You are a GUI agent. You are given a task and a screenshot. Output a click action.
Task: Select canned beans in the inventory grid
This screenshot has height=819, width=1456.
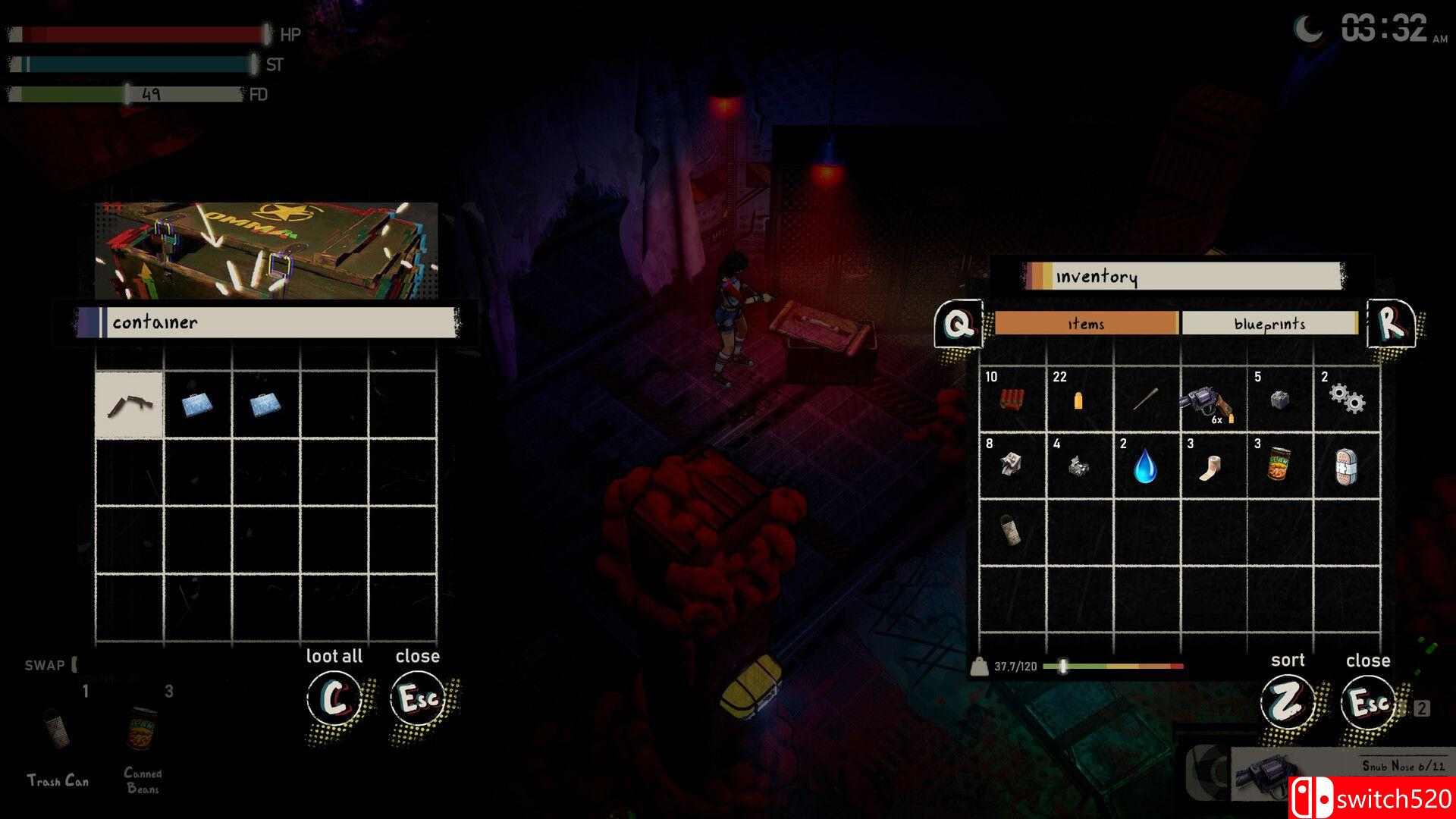[x=1279, y=466]
